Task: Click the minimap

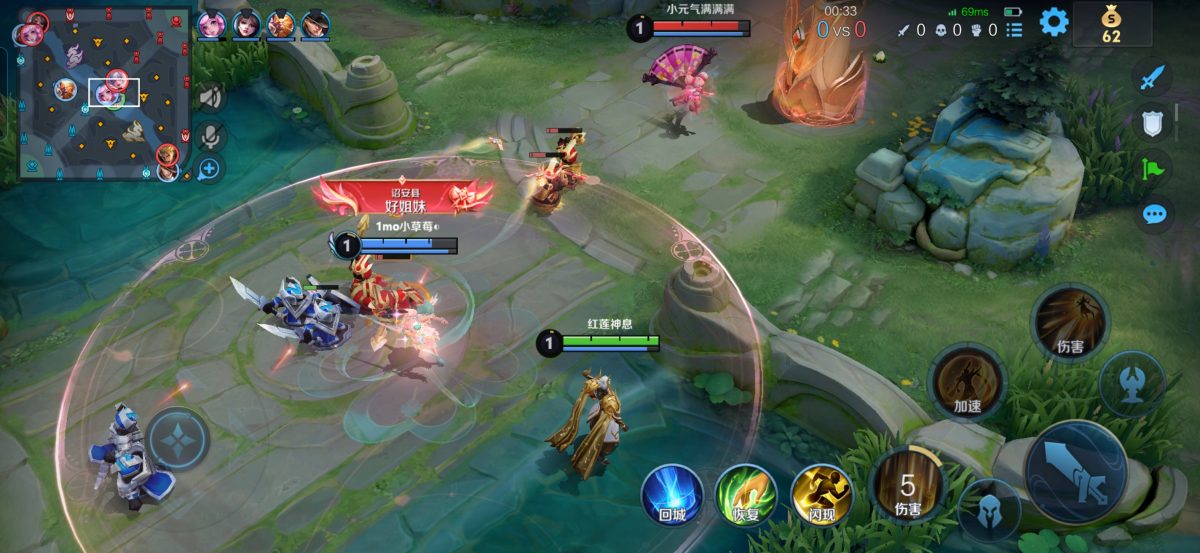Action: 105,93
